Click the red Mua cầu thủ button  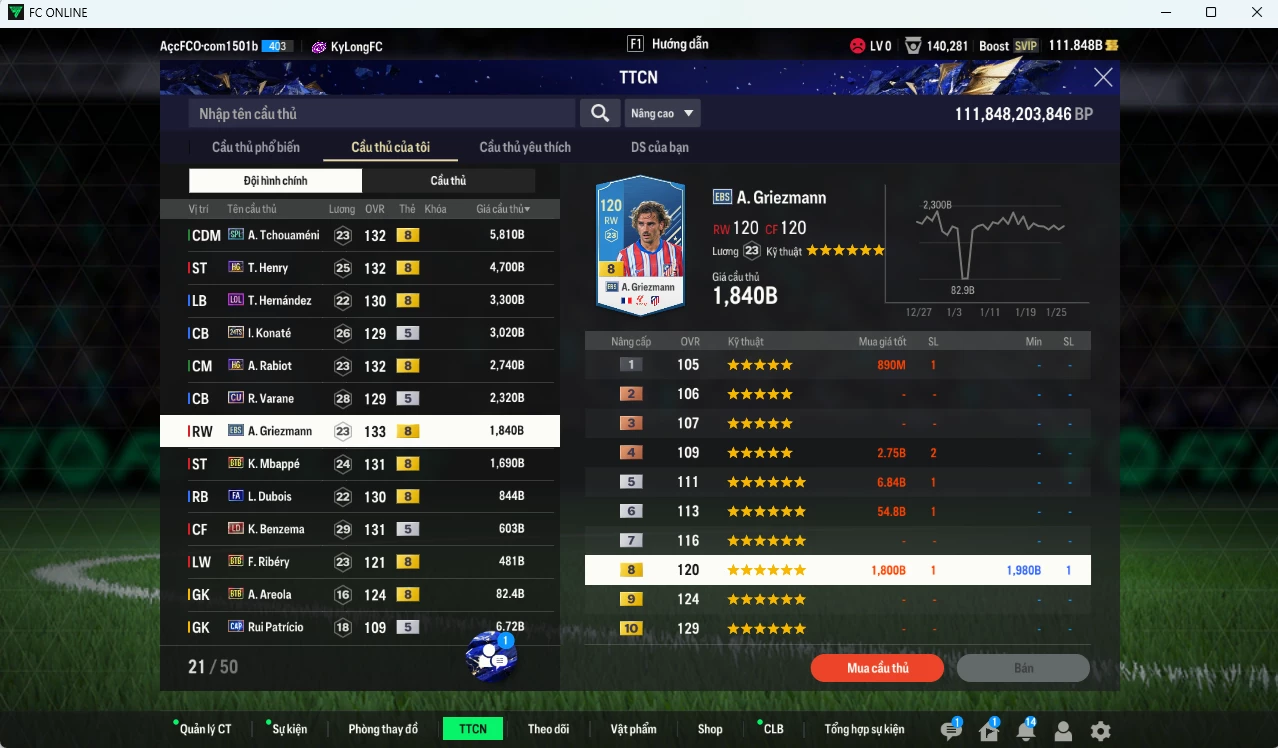(x=877, y=668)
